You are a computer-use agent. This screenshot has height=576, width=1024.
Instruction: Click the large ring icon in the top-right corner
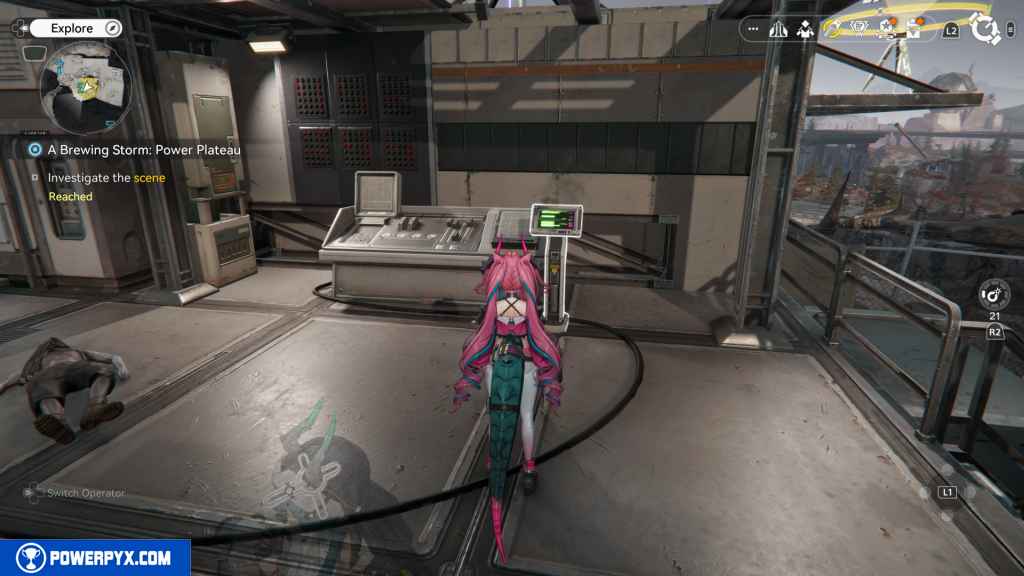click(x=986, y=29)
